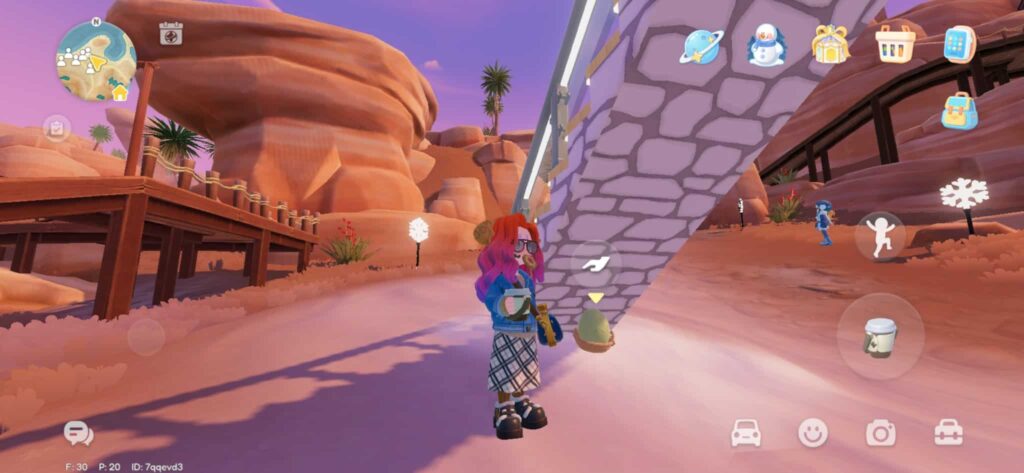
Task: Open the toolbox menu
Action: 948,432
